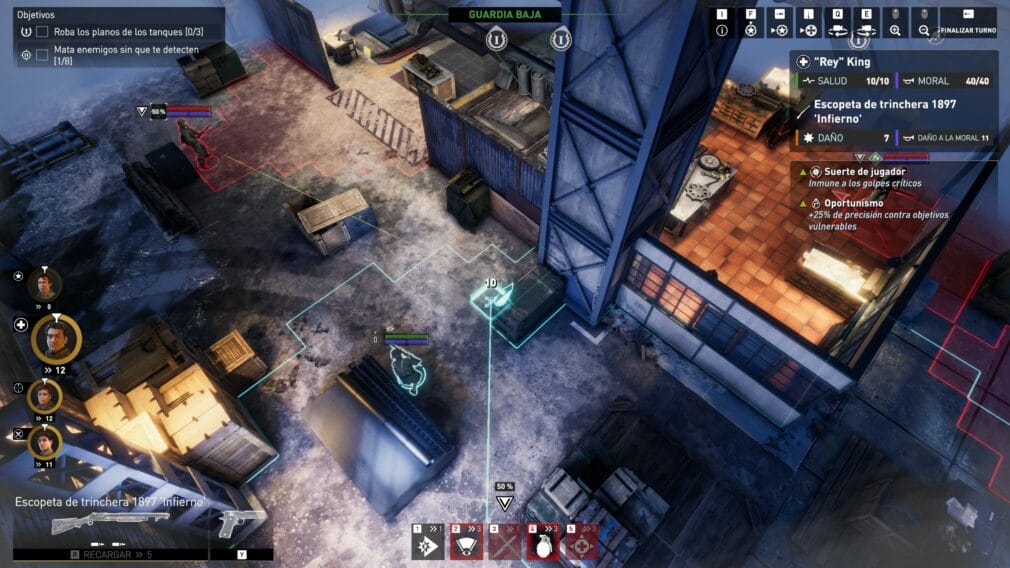Open the circled-i info button
The width and height of the screenshot is (1010, 568).
(x=722, y=23)
